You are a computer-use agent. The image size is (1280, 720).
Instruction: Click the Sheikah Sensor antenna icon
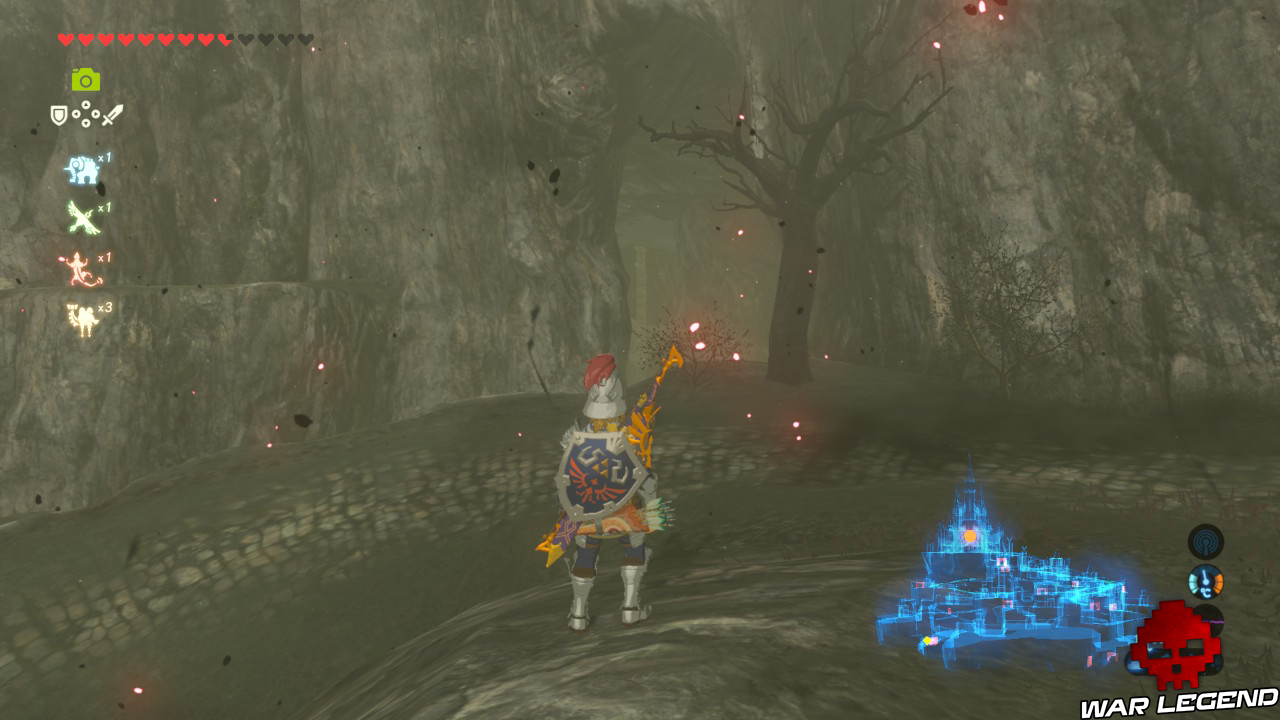pyautogui.click(x=1207, y=543)
